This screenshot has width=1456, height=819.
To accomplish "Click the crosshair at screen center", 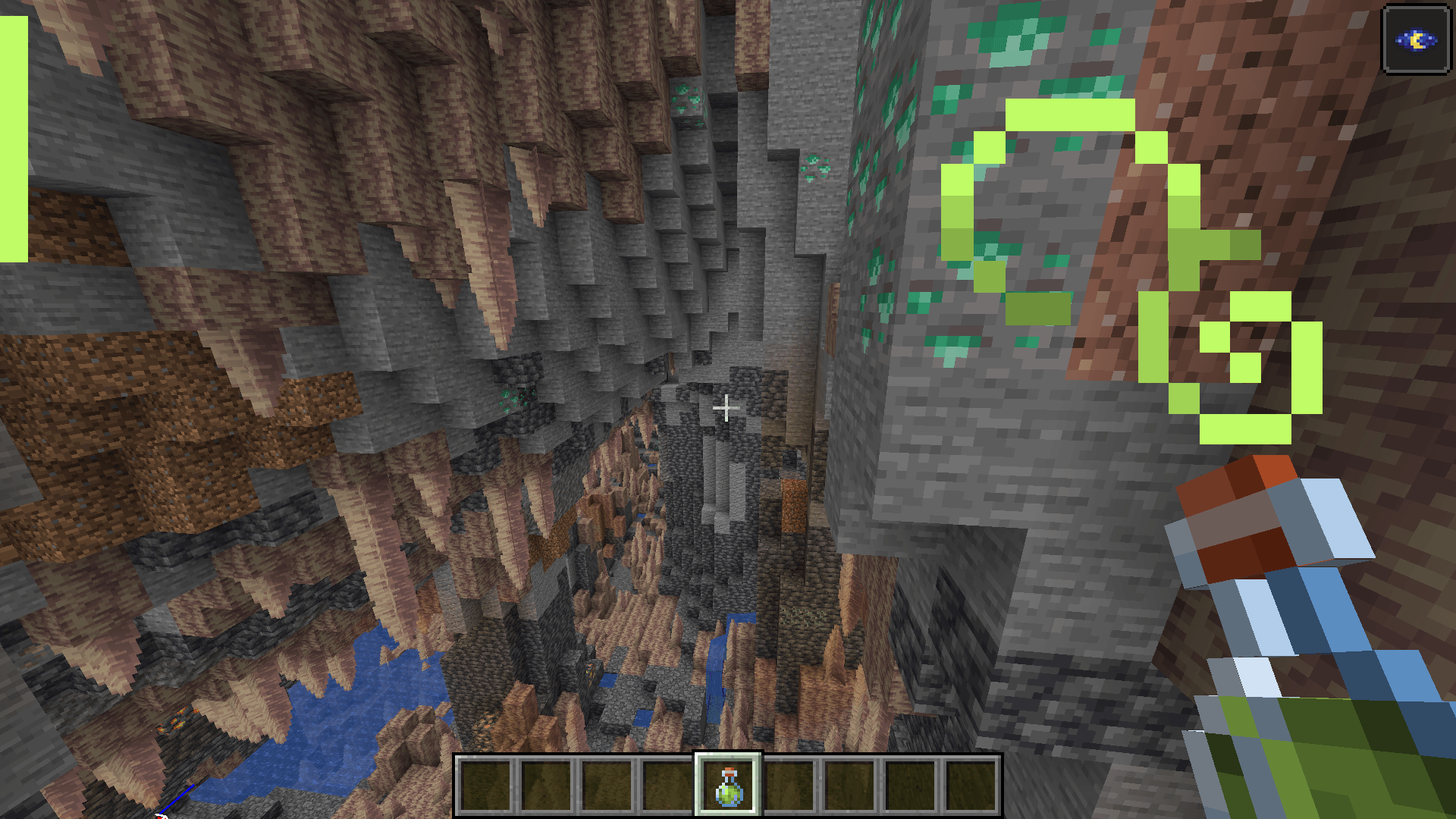I will (726, 408).
